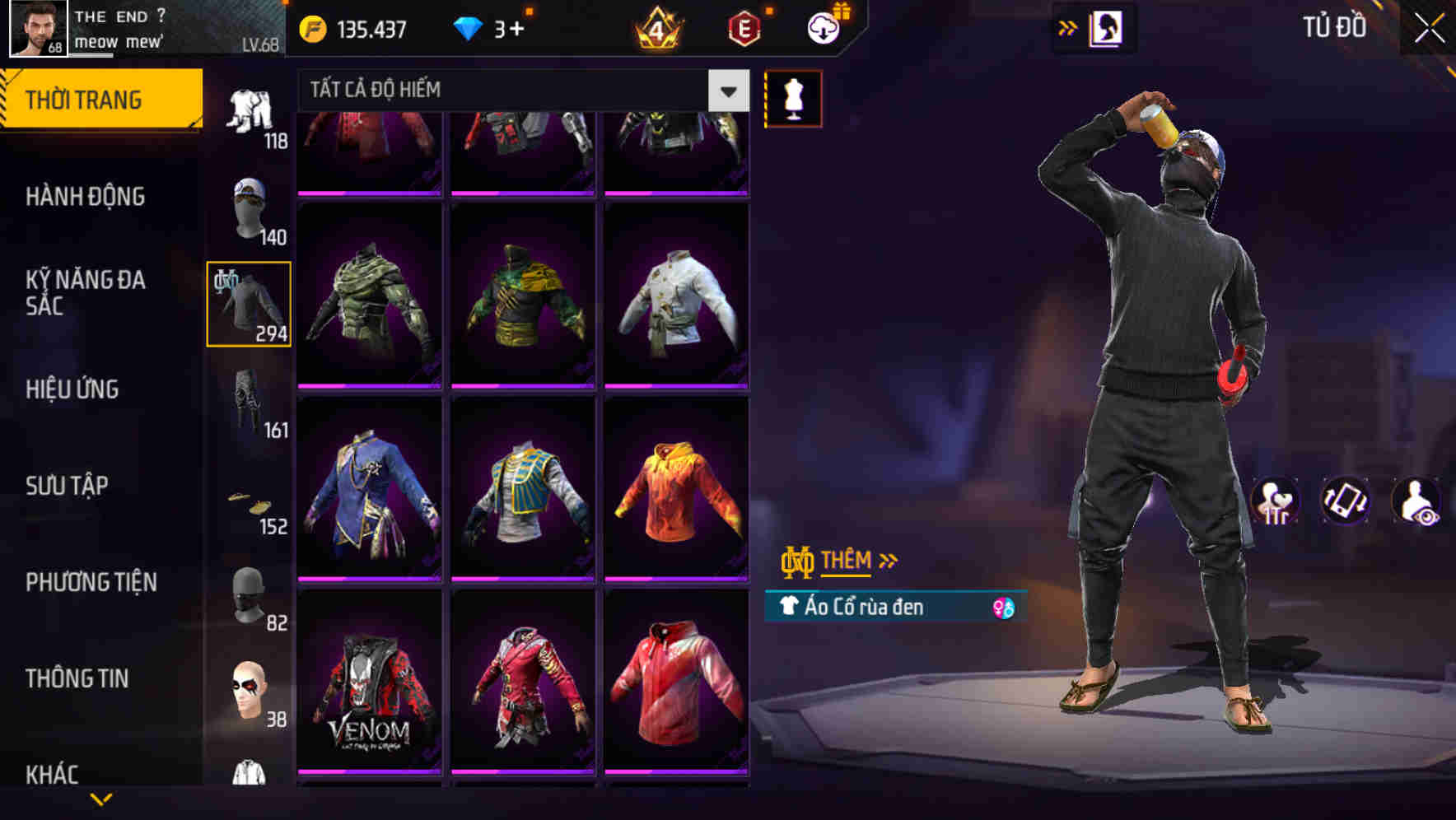1456x820 pixels.
Task: Click the diamond balance icon
Action: (469, 27)
